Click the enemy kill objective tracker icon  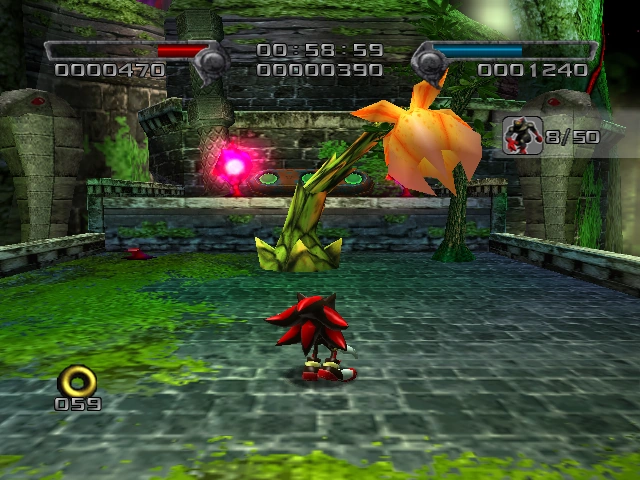click(521, 135)
